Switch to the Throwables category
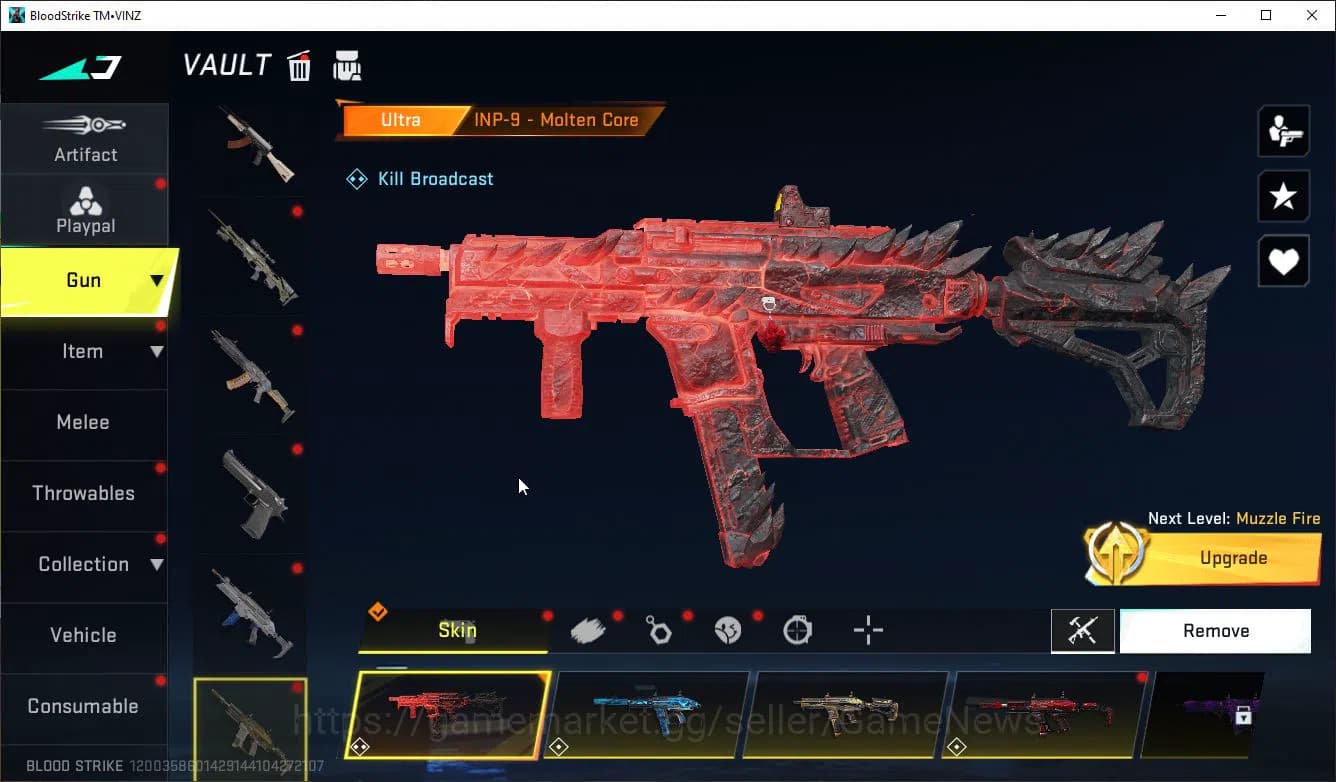Screen dimensions: 1336x782 click(83, 493)
